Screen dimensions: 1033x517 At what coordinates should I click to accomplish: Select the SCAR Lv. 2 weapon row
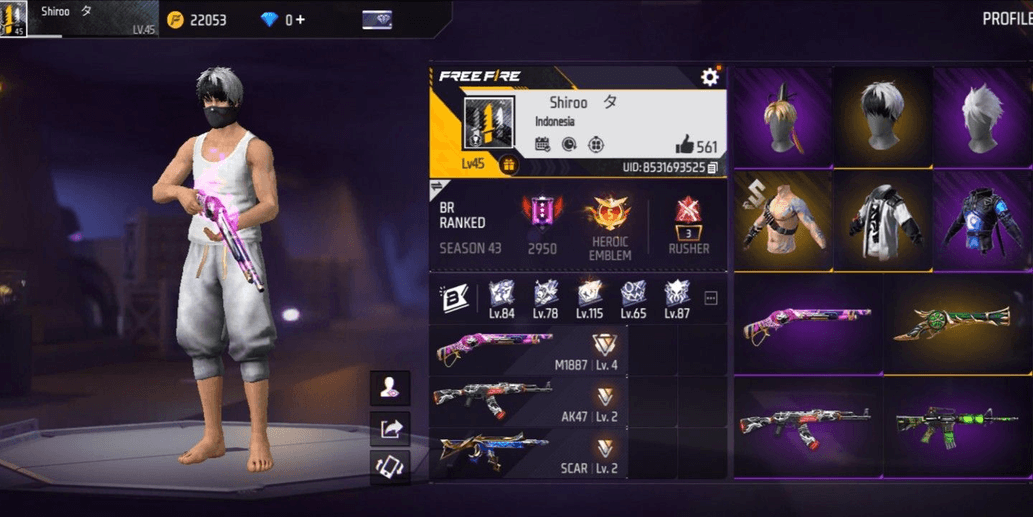tap(528, 453)
